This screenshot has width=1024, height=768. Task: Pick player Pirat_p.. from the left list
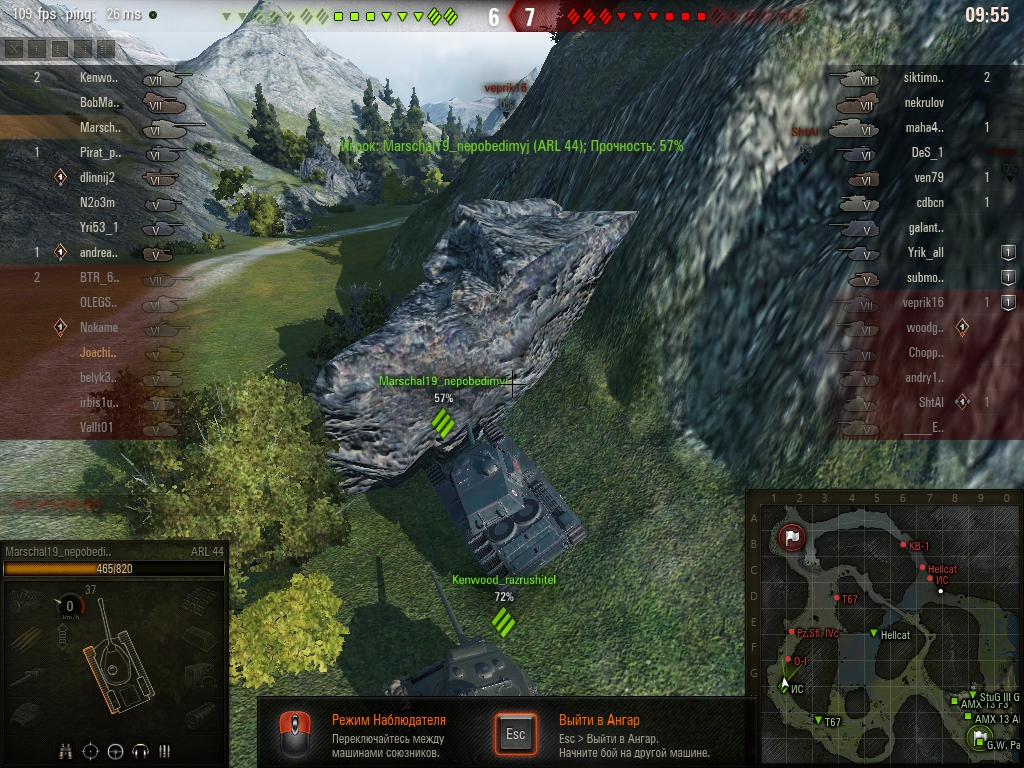(99, 153)
